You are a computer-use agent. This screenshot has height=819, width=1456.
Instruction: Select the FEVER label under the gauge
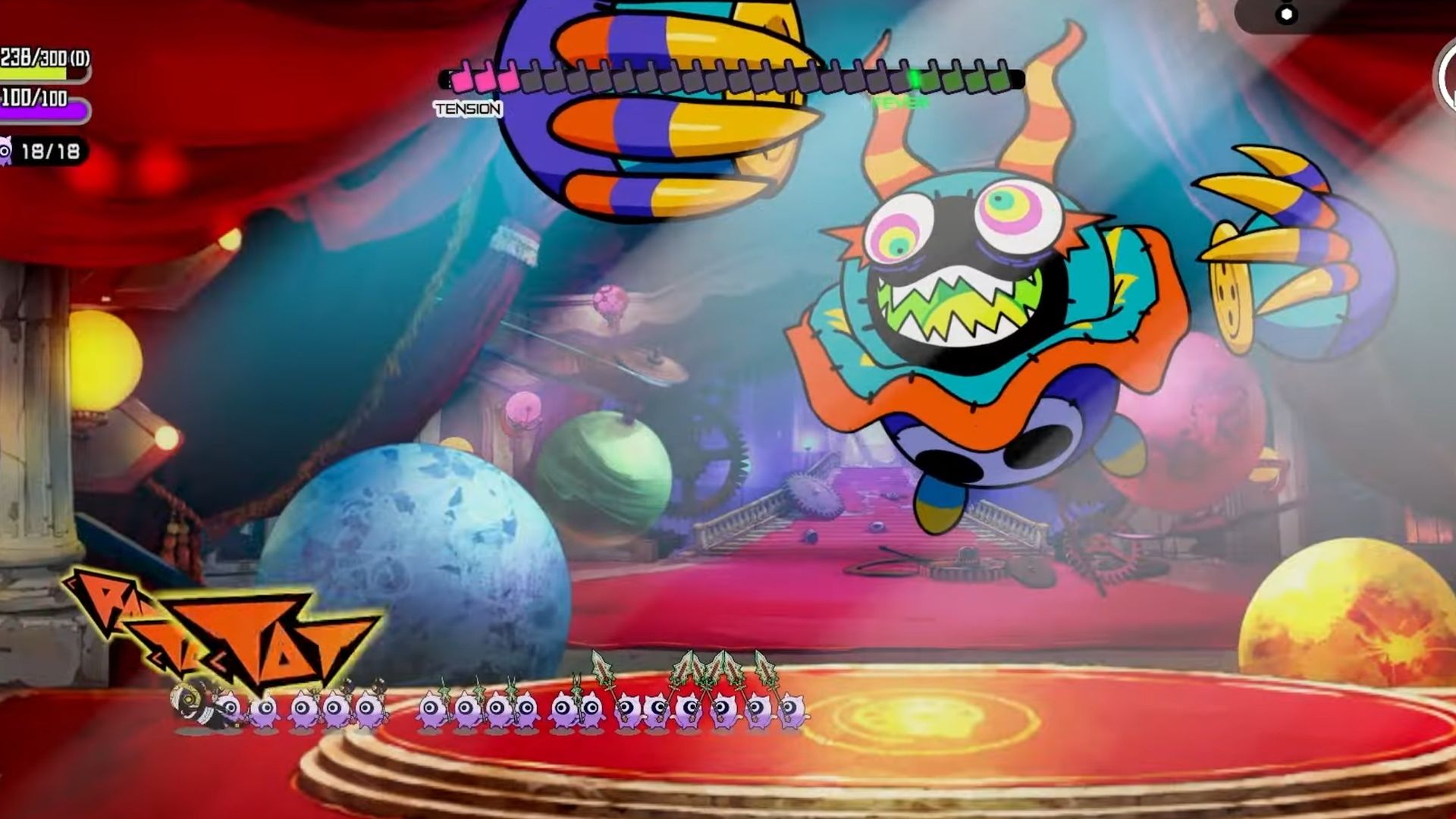coord(899,104)
